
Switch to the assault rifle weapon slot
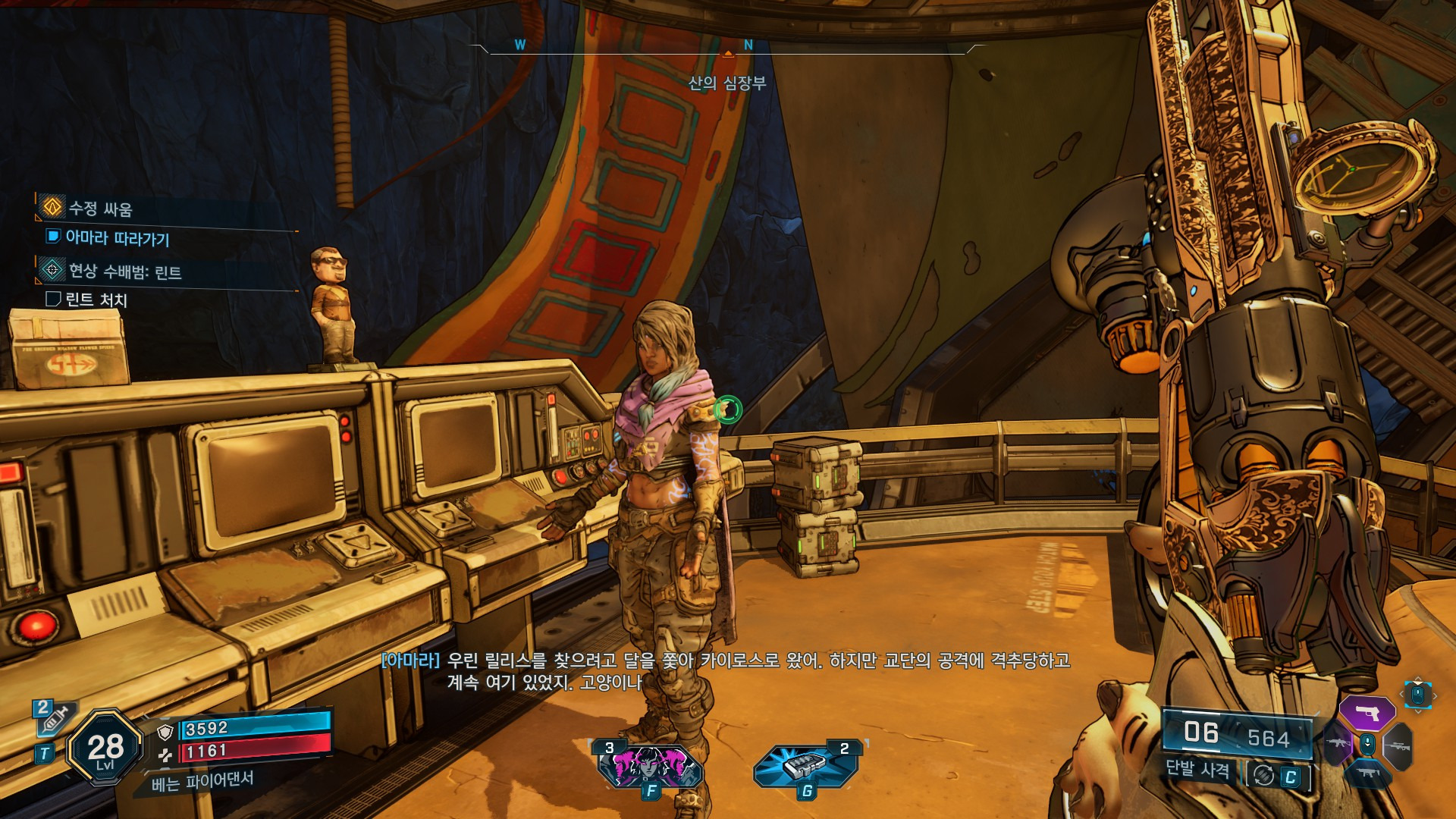click(1337, 743)
